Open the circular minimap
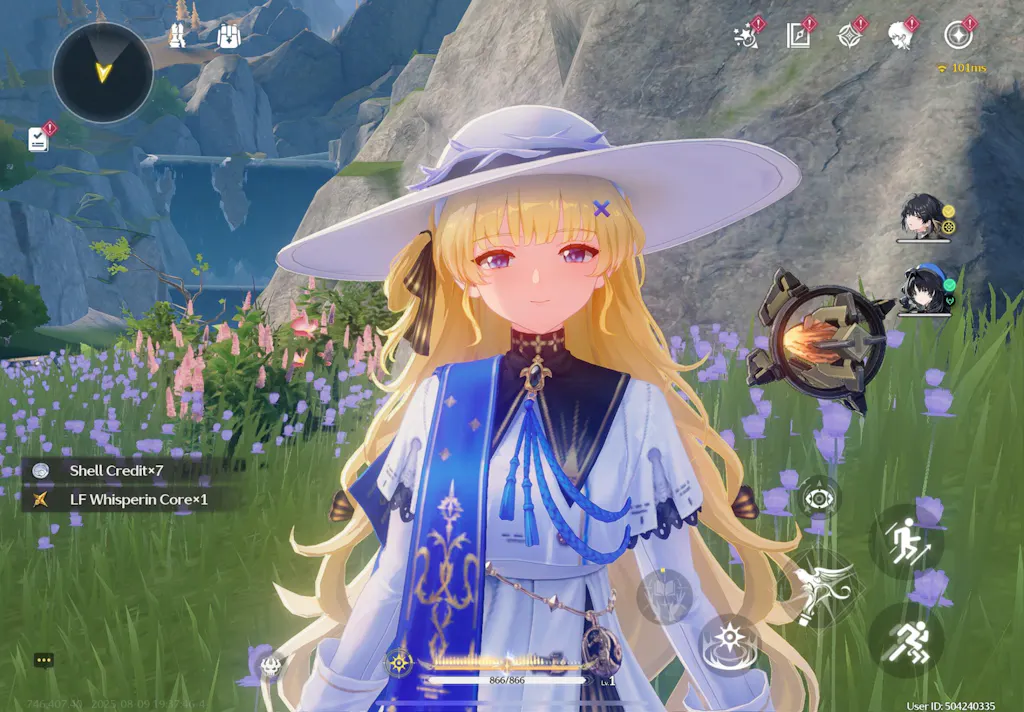Screen dimensions: 1024x712 click(x=102, y=72)
